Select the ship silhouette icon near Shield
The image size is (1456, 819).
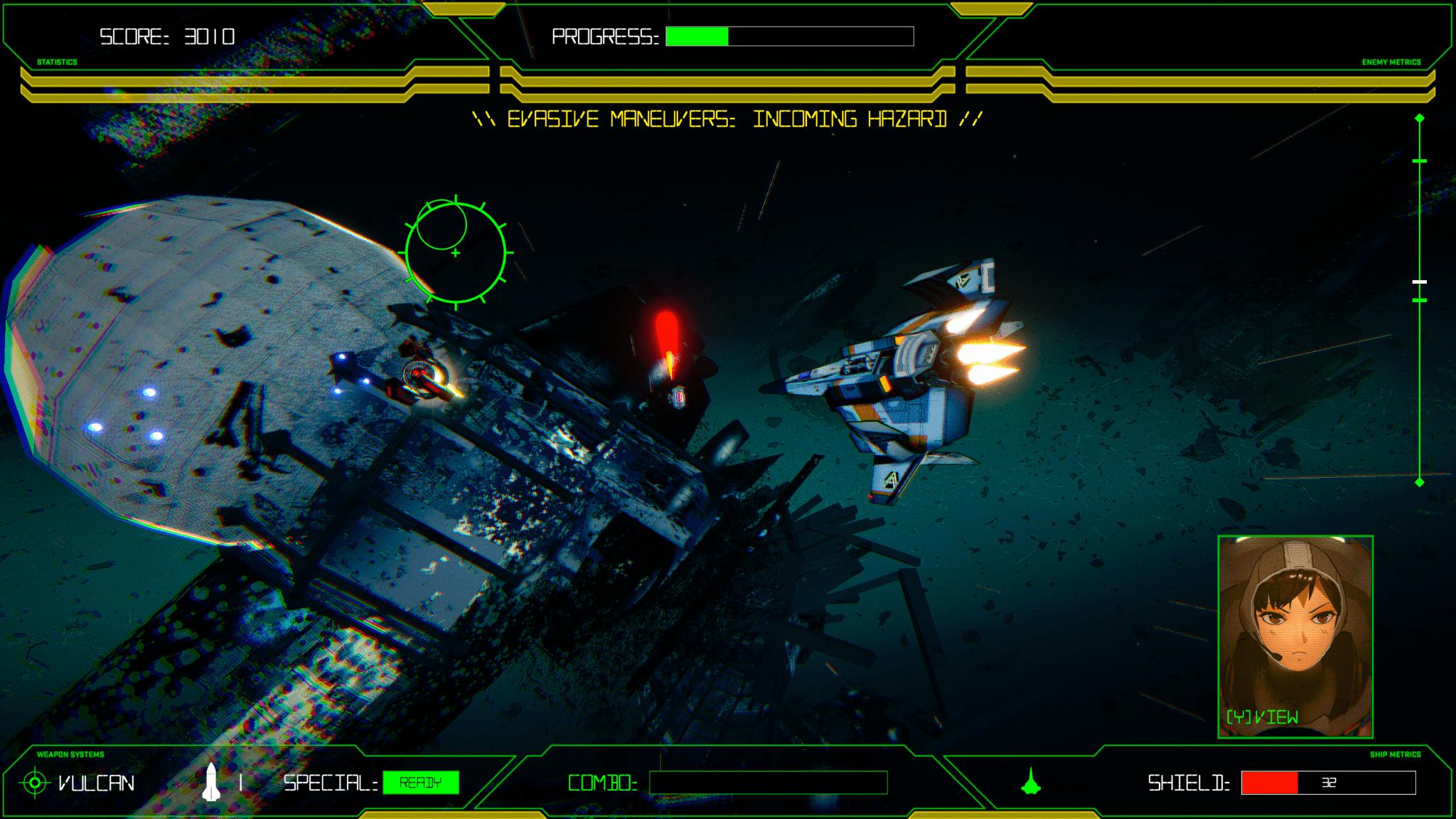pyautogui.click(x=1032, y=783)
